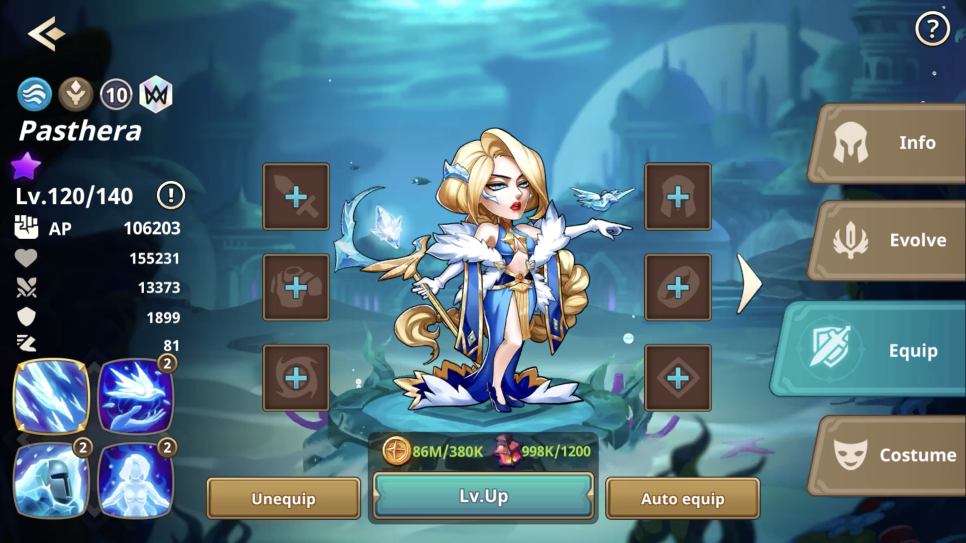Inspect the ice shard skill icon
Viewport: 966px width, 543px height.
(51, 396)
